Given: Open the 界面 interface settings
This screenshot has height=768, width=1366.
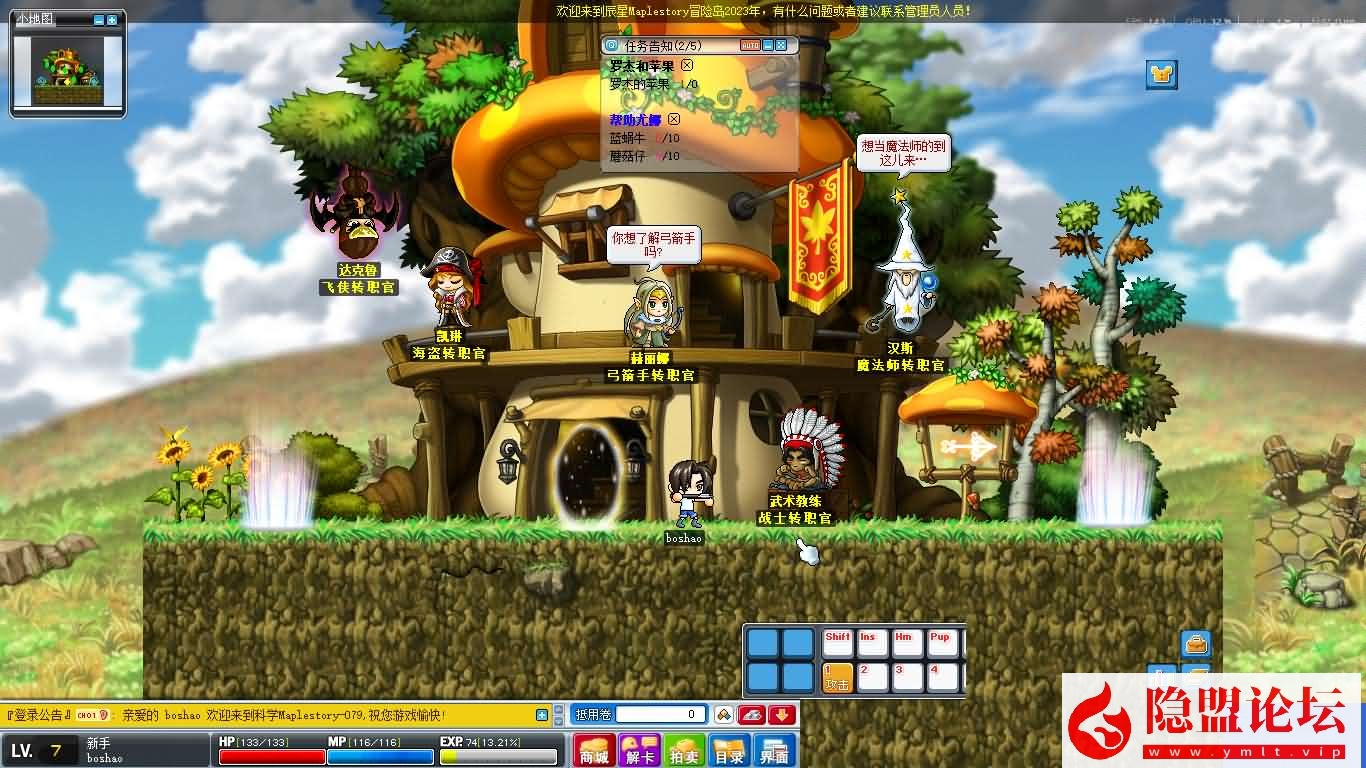Looking at the screenshot, I should coord(774,751).
